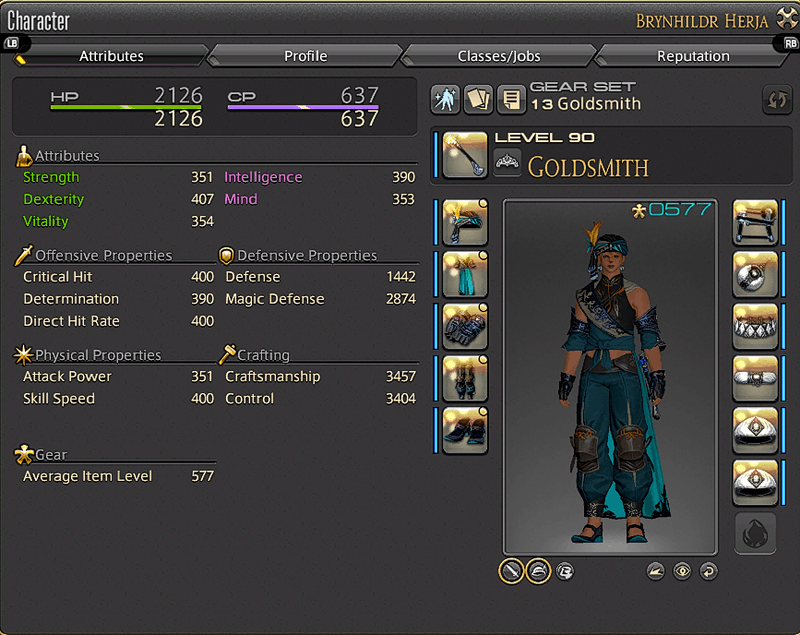Choose the spiked necklace slot
Image resolution: width=800 pixels, height=635 pixels.
756,326
